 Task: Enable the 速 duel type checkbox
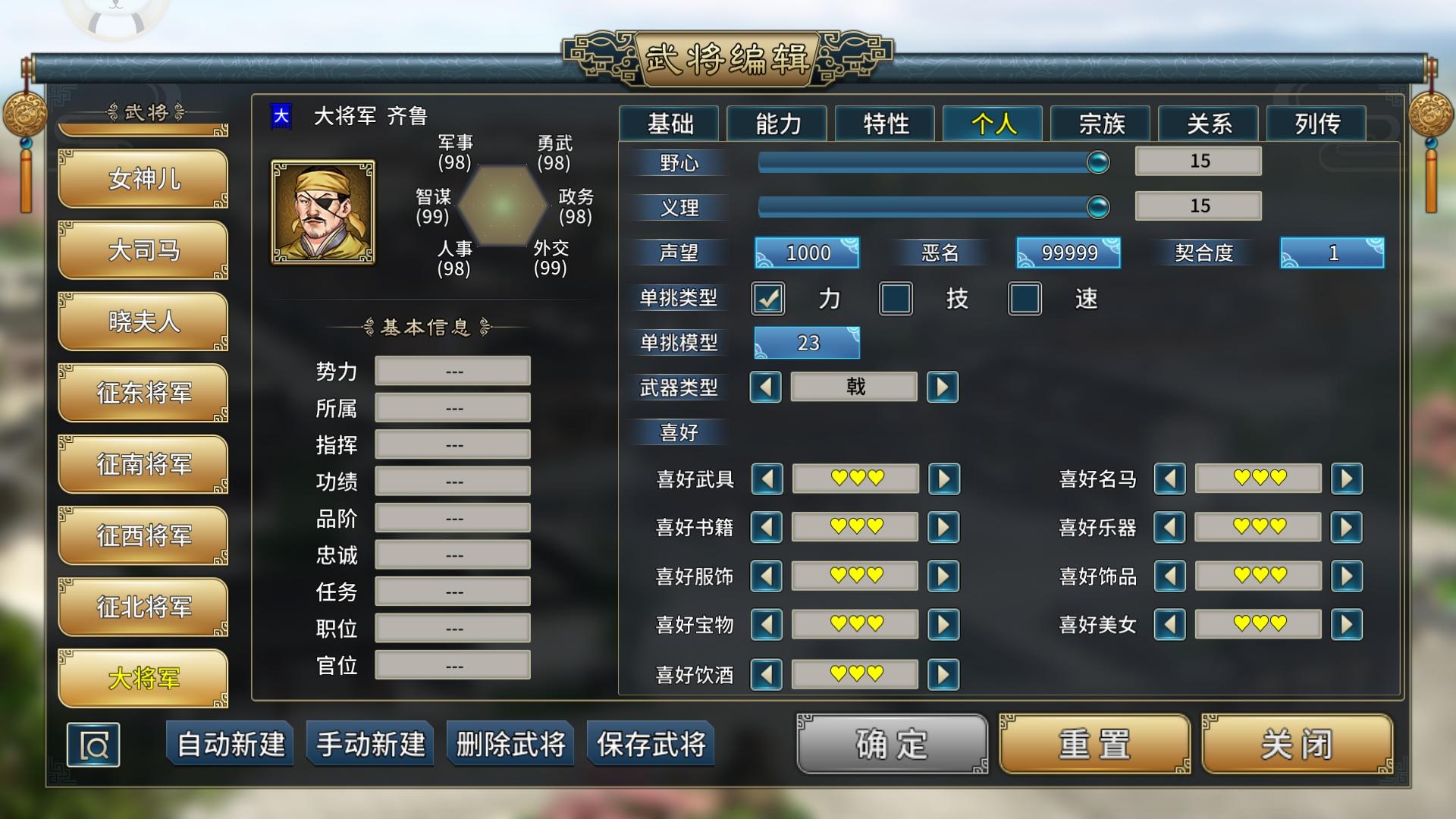click(x=1025, y=299)
